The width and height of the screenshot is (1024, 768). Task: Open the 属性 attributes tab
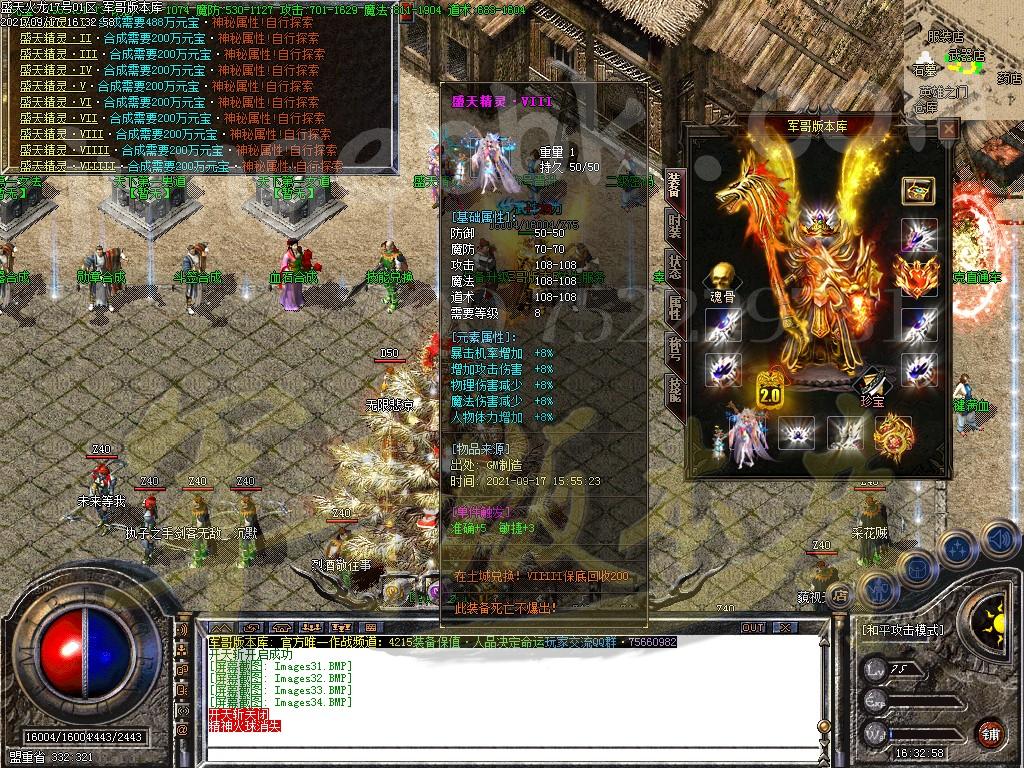675,310
